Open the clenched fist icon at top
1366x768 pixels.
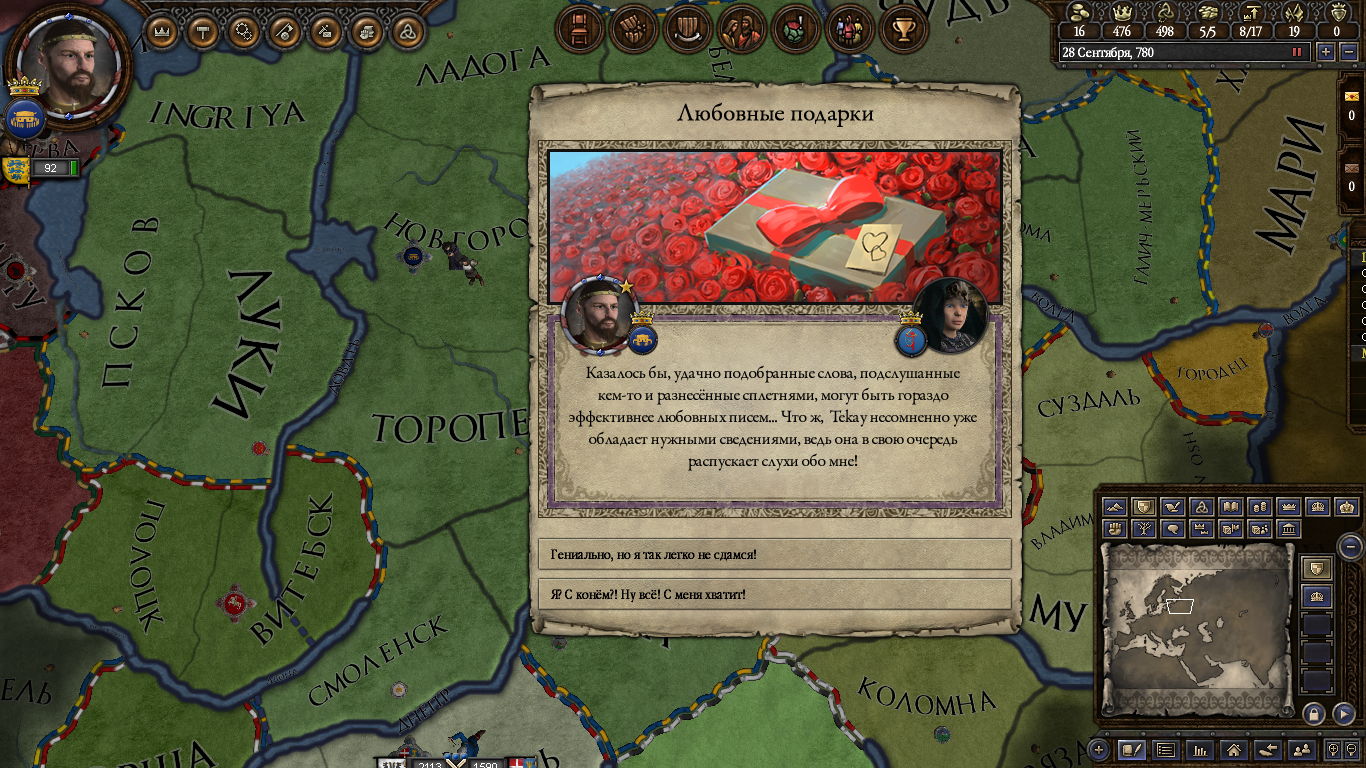point(632,29)
